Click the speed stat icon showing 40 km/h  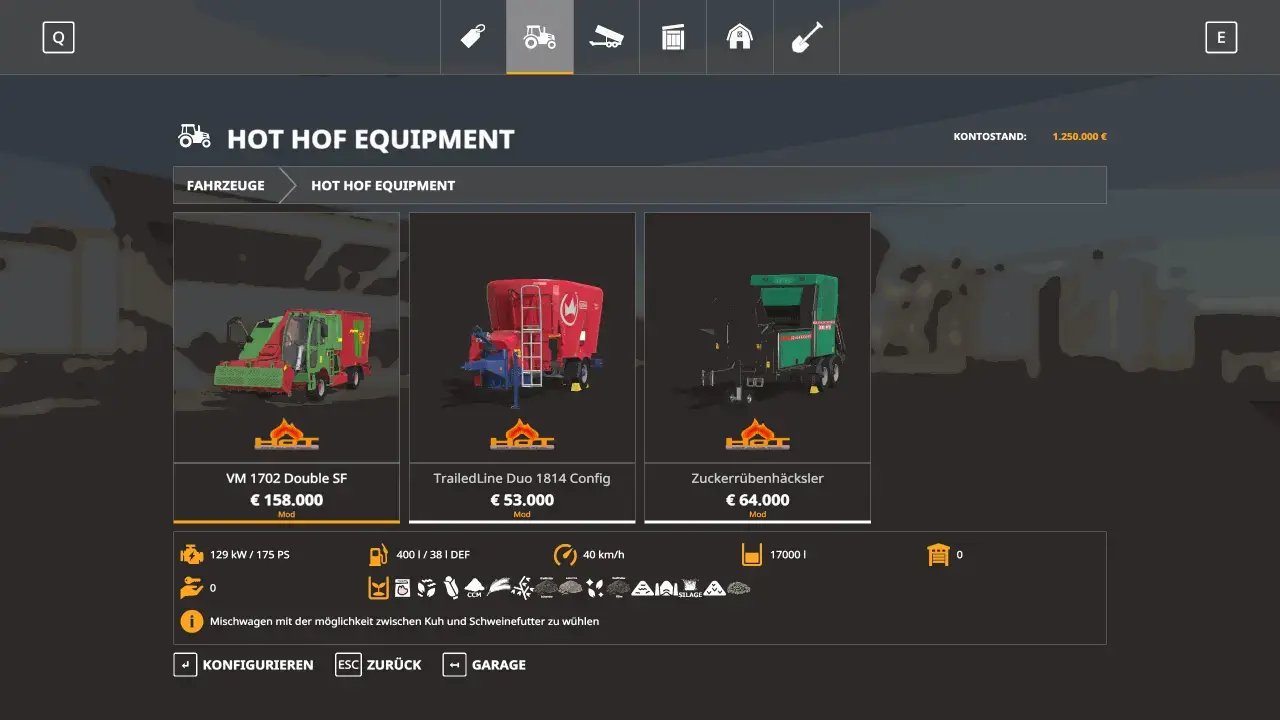pyautogui.click(x=563, y=554)
